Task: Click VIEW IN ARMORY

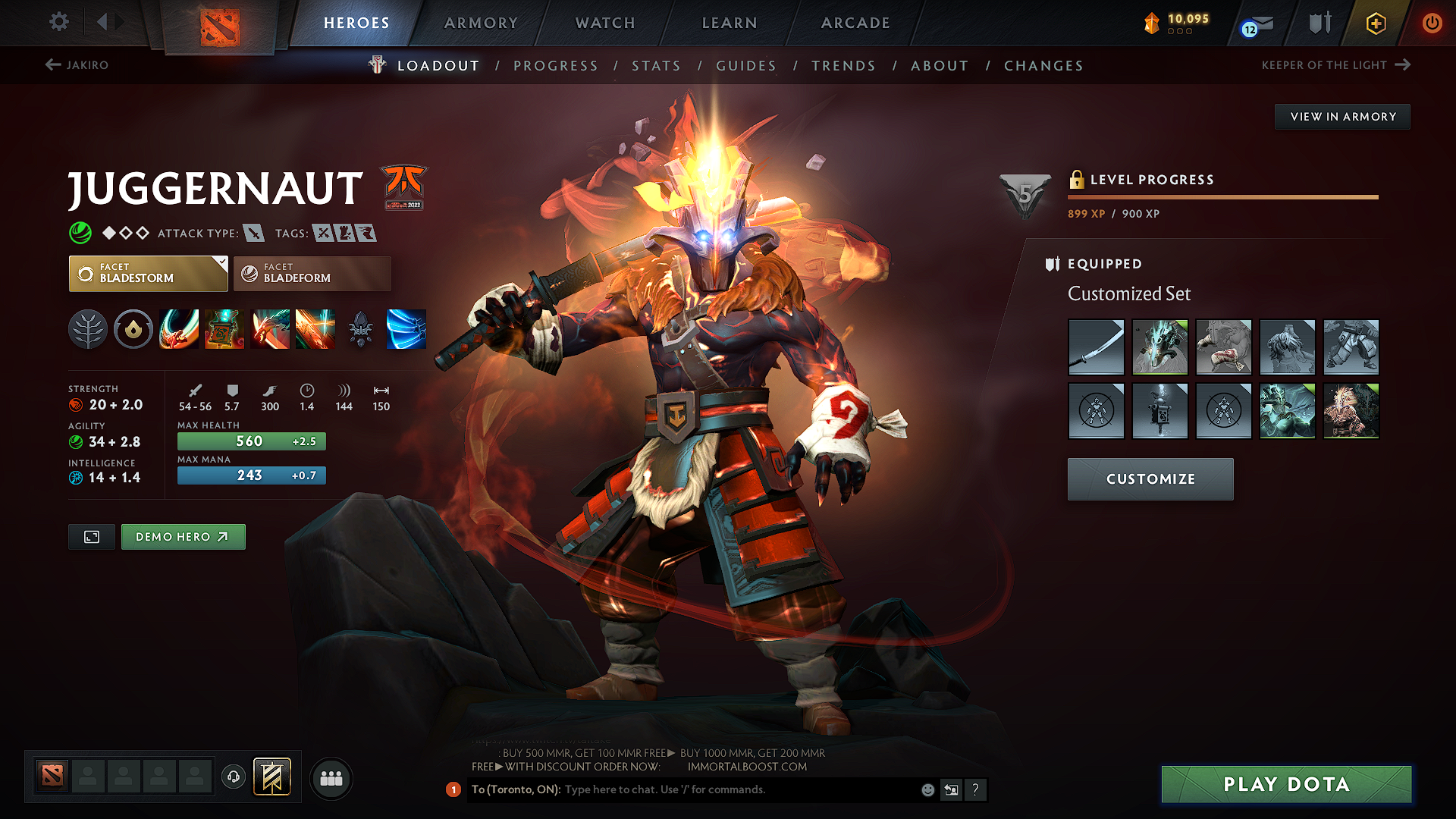Action: pyautogui.click(x=1342, y=116)
